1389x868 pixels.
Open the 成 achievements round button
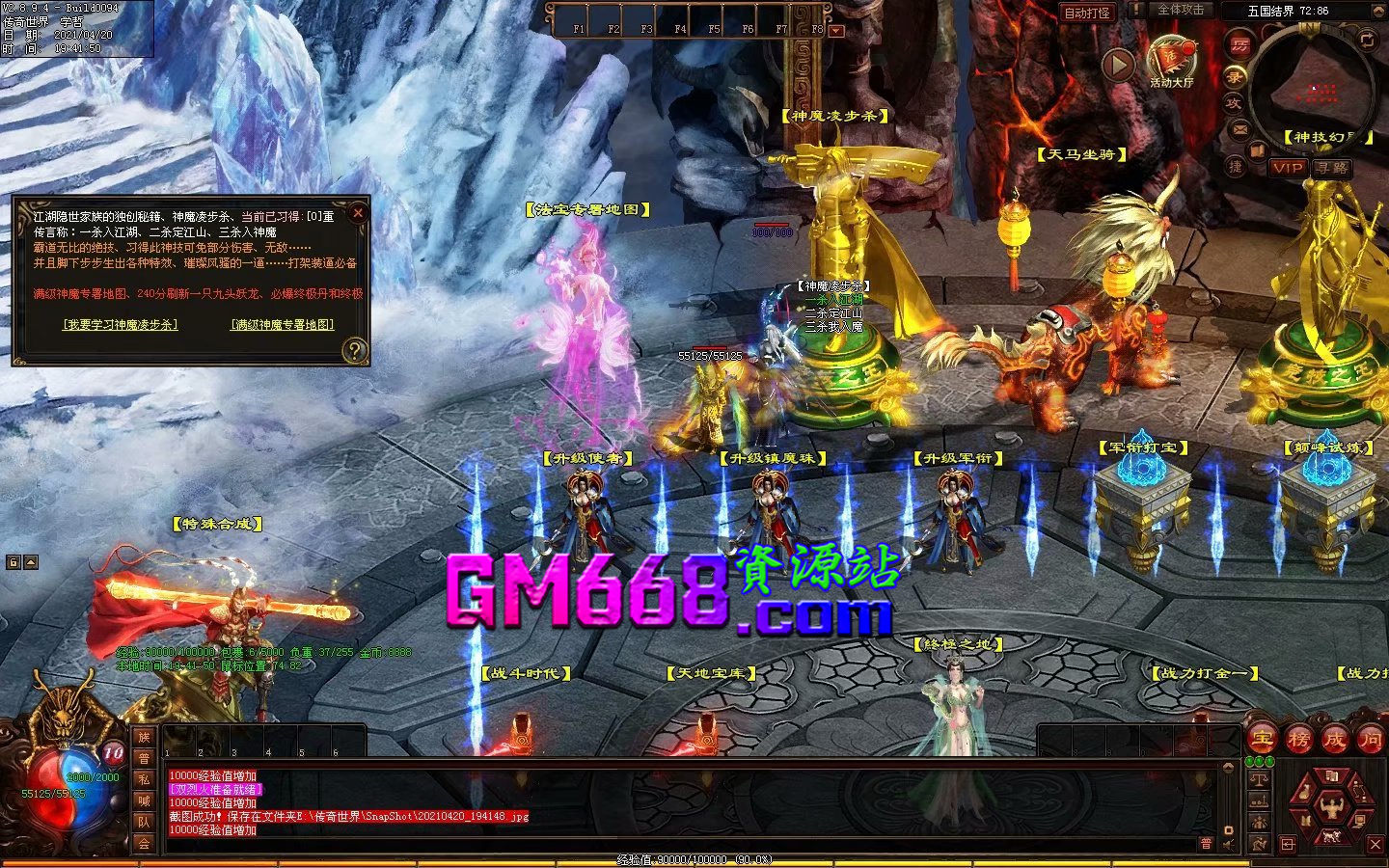(1334, 740)
